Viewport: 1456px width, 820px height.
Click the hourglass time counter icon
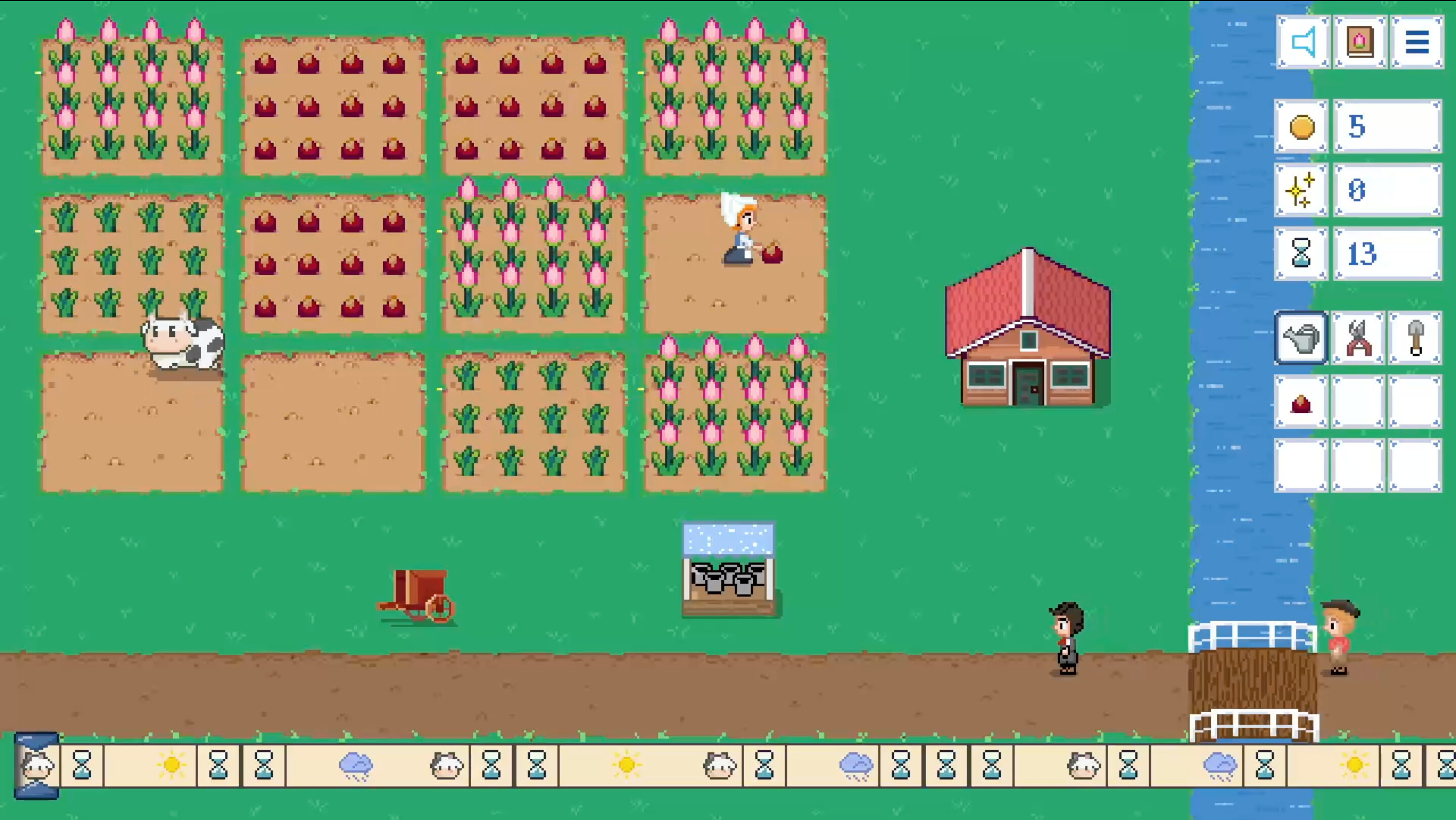[x=1302, y=254]
